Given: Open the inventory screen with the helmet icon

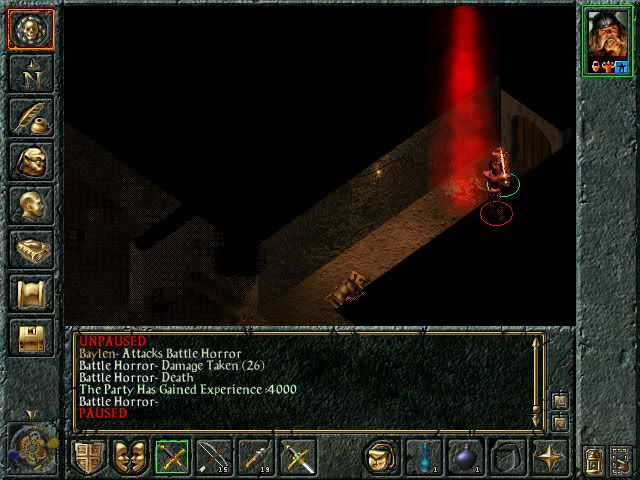Looking at the screenshot, I should click(x=30, y=161).
